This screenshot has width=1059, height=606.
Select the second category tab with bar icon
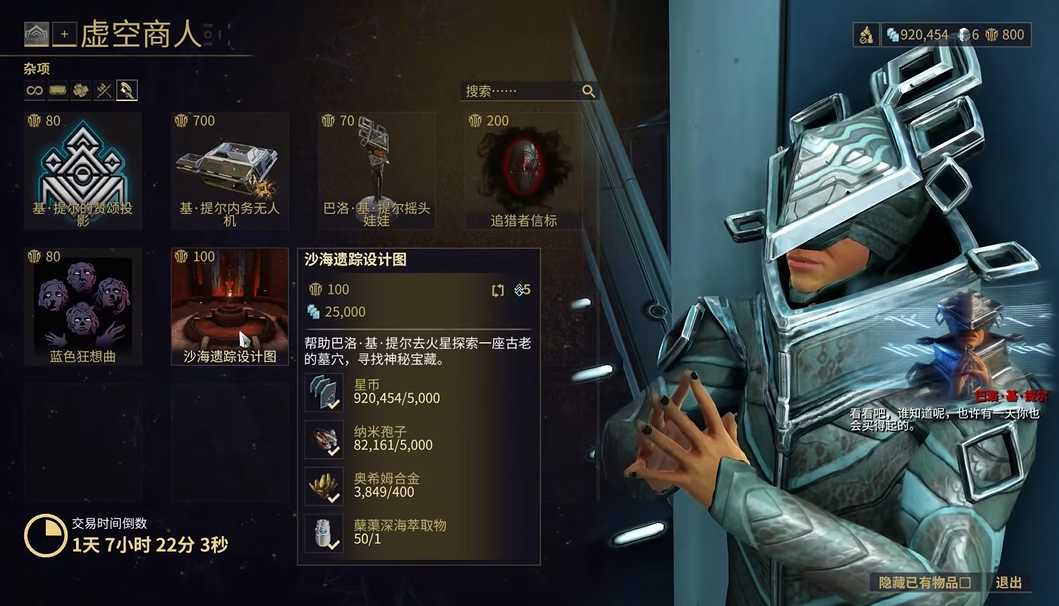pyautogui.click(x=58, y=91)
